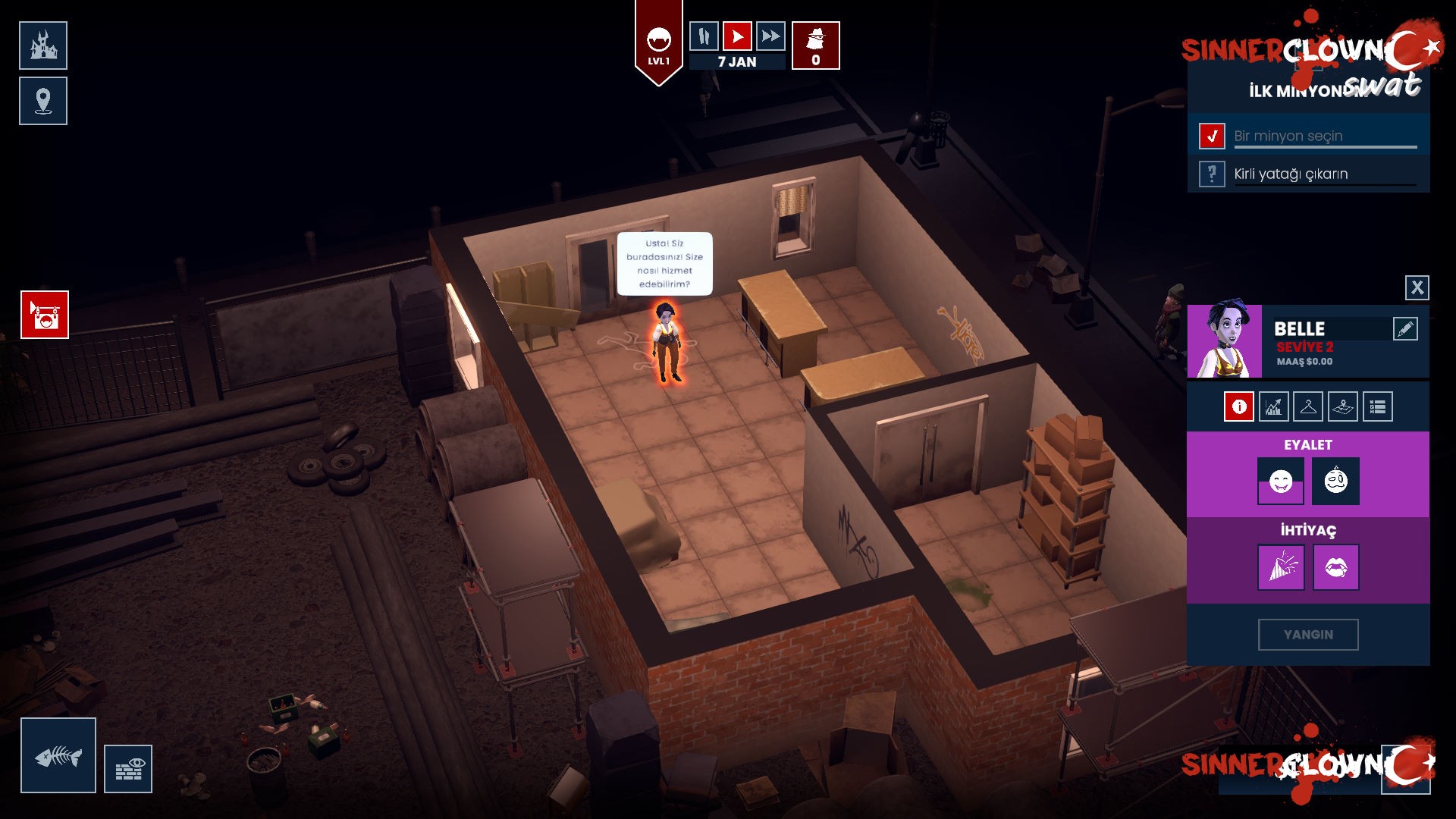Activate fast-forward speed
Screen dimensions: 1456x819
pos(770,36)
